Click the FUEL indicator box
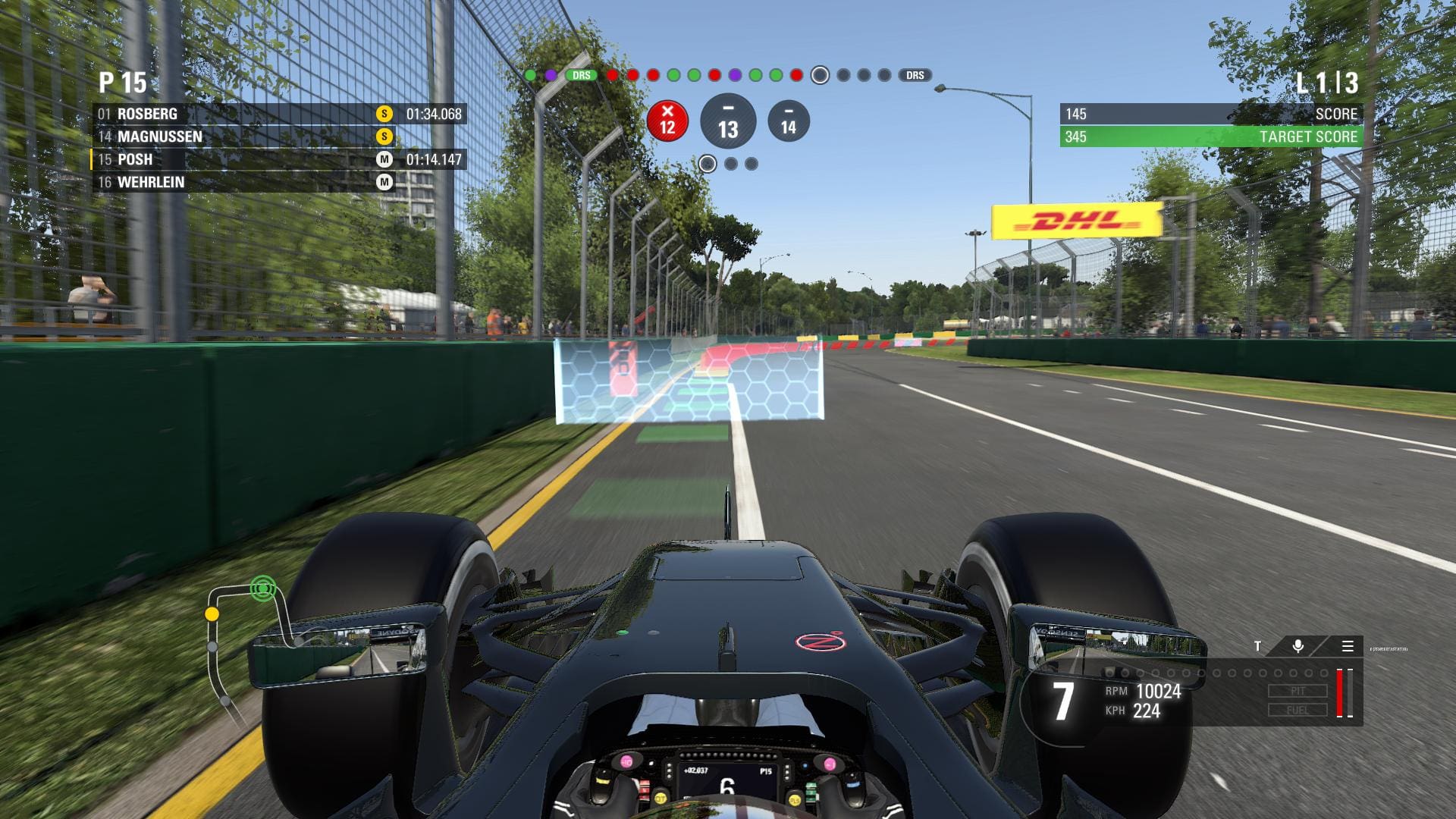 tap(1298, 710)
